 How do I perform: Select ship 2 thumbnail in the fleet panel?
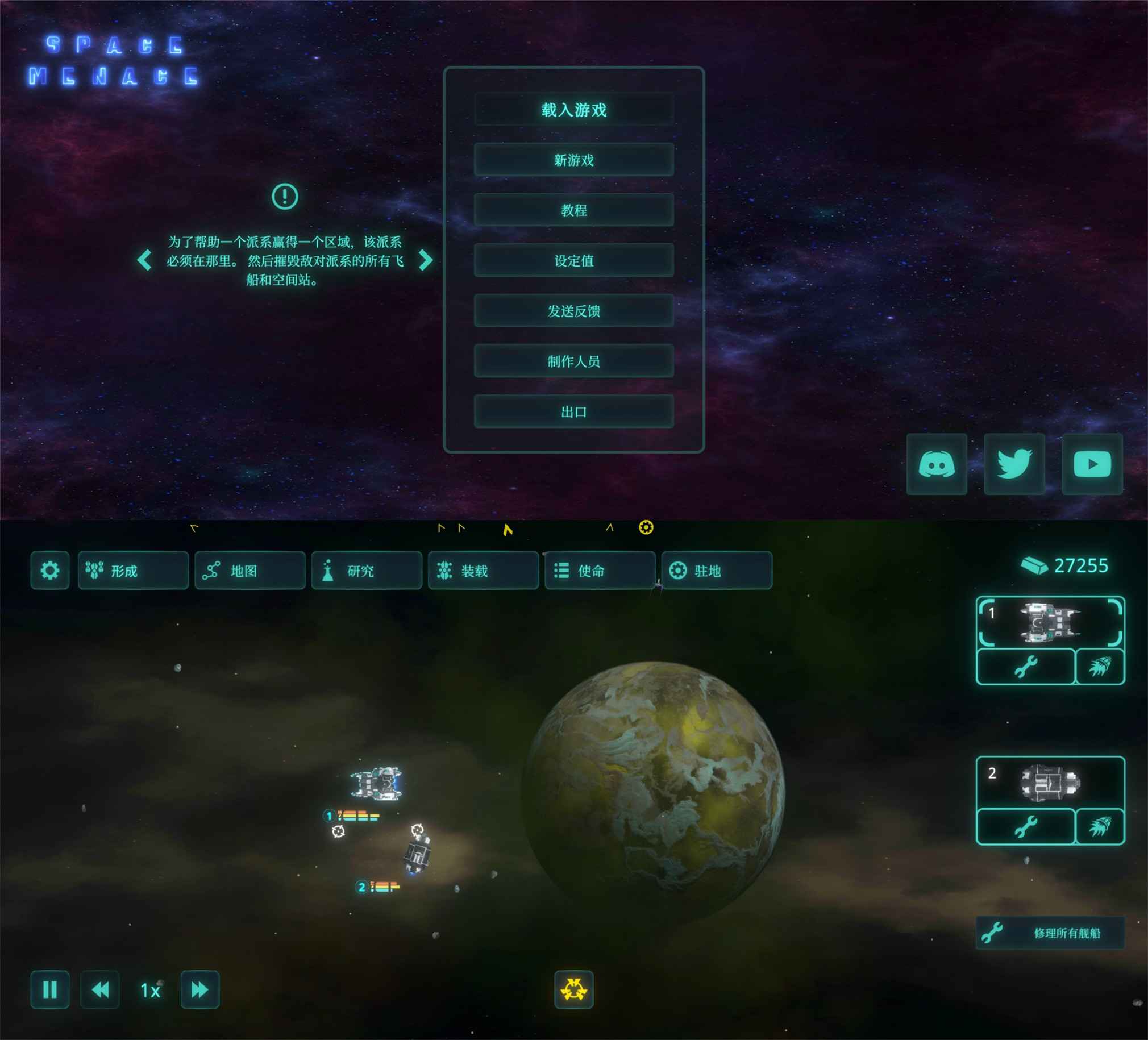coord(1051,781)
